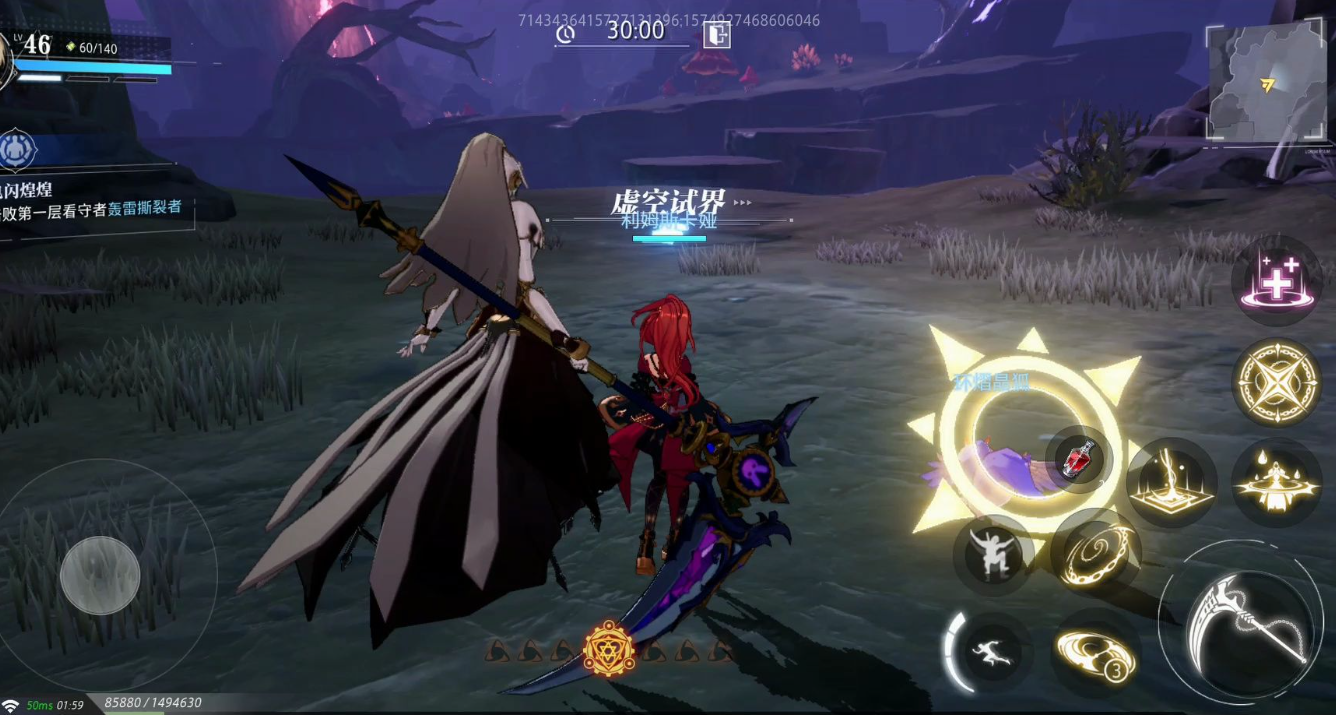Image resolution: width=1336 pixels, height=715 pixels.
Task: Trigger the lightning strike skill
Action: pyautogui.click(x=1171, y=482)
